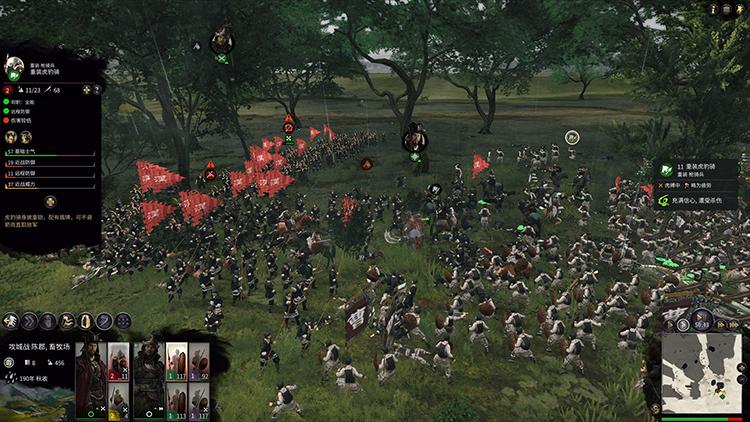Click the top-right corner menu icon
Screen dimensions: 750x422
[739, 9]
